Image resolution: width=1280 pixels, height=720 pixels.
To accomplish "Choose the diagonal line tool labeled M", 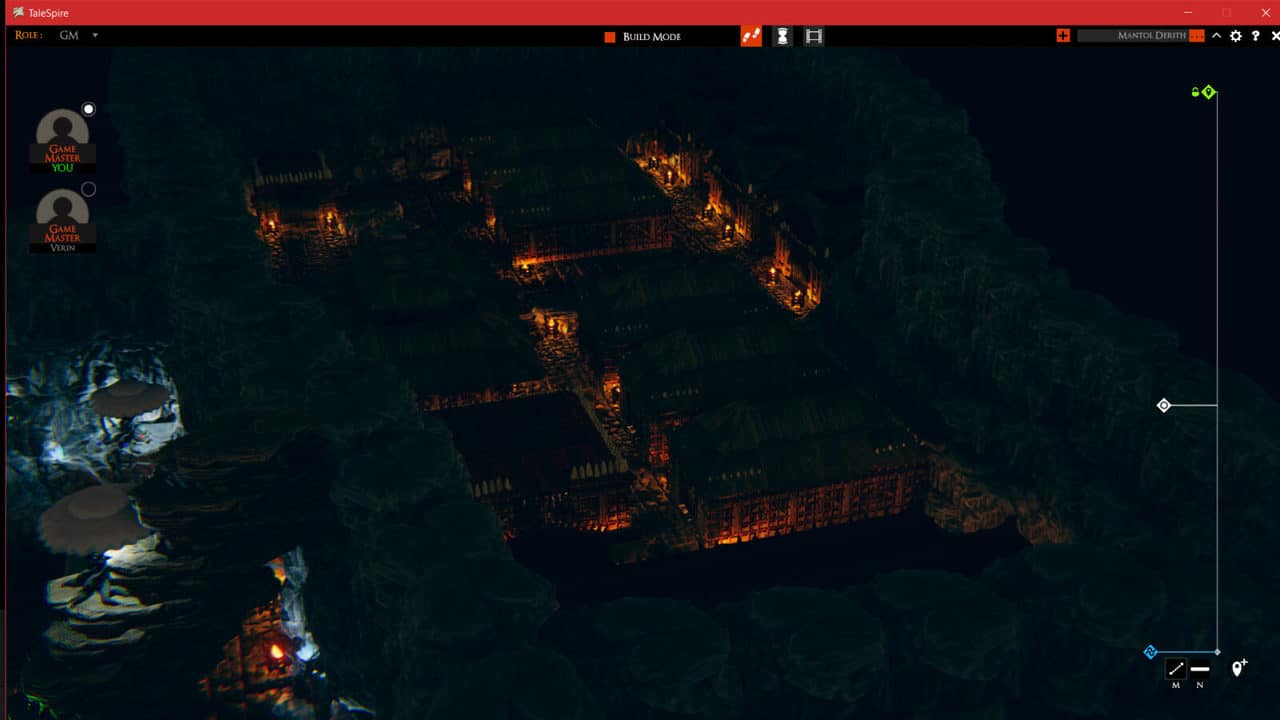I will 1176,669.
